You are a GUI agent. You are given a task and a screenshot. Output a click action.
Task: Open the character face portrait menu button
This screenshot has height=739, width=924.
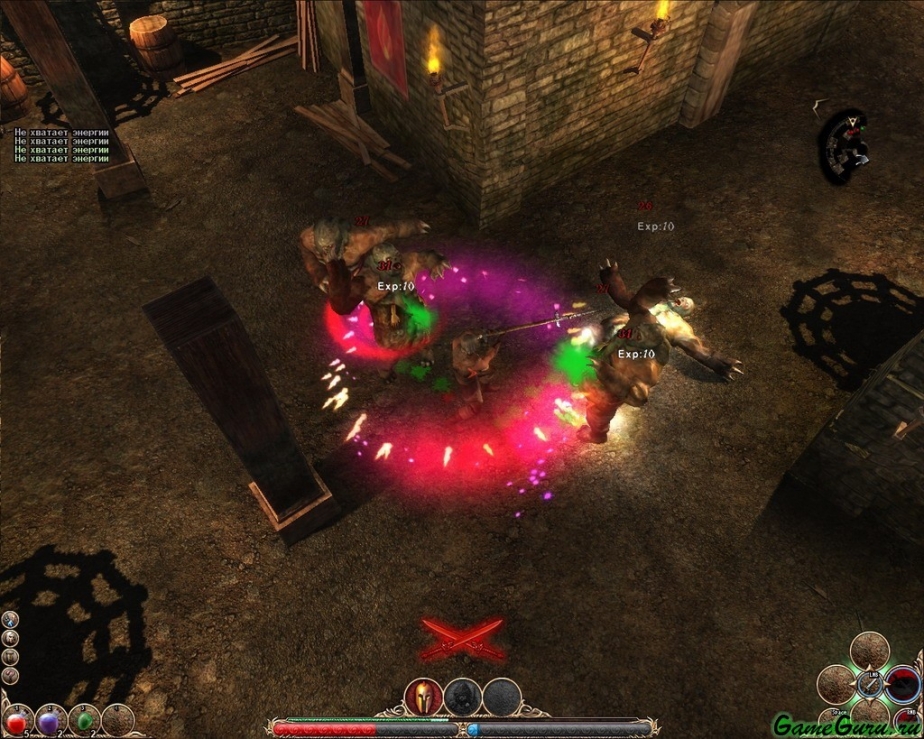(10, 637)
